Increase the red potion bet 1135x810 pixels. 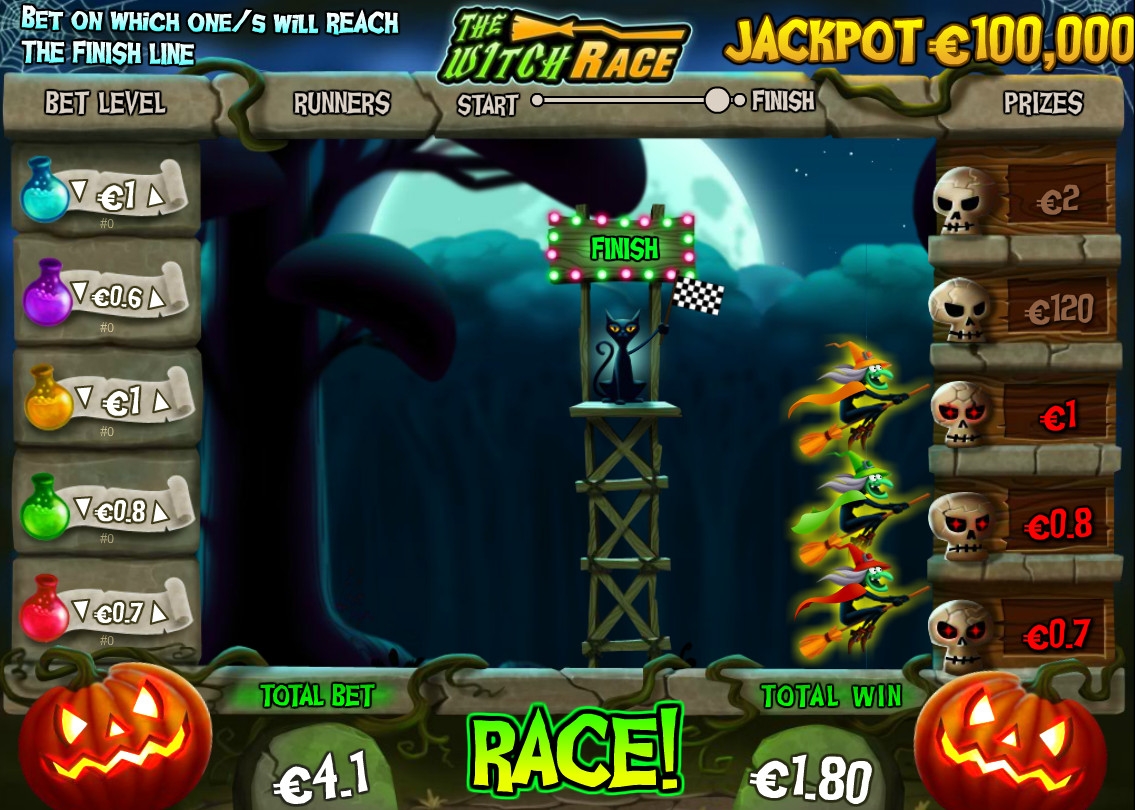(159, 615)
